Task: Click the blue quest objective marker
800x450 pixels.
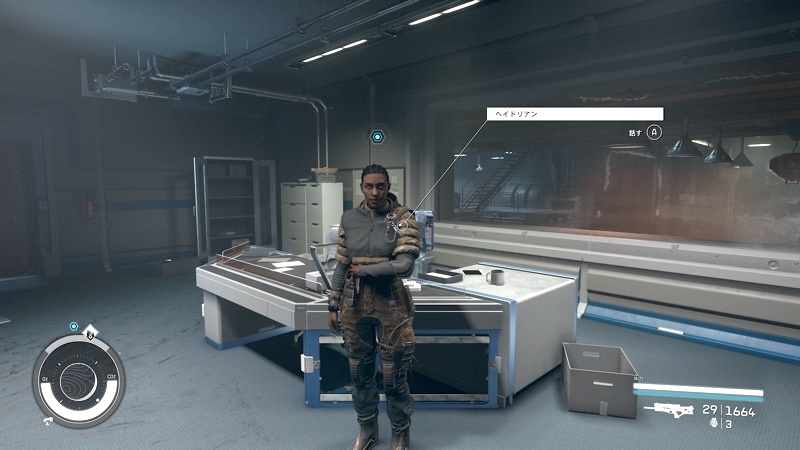Action: click(377, 136)
